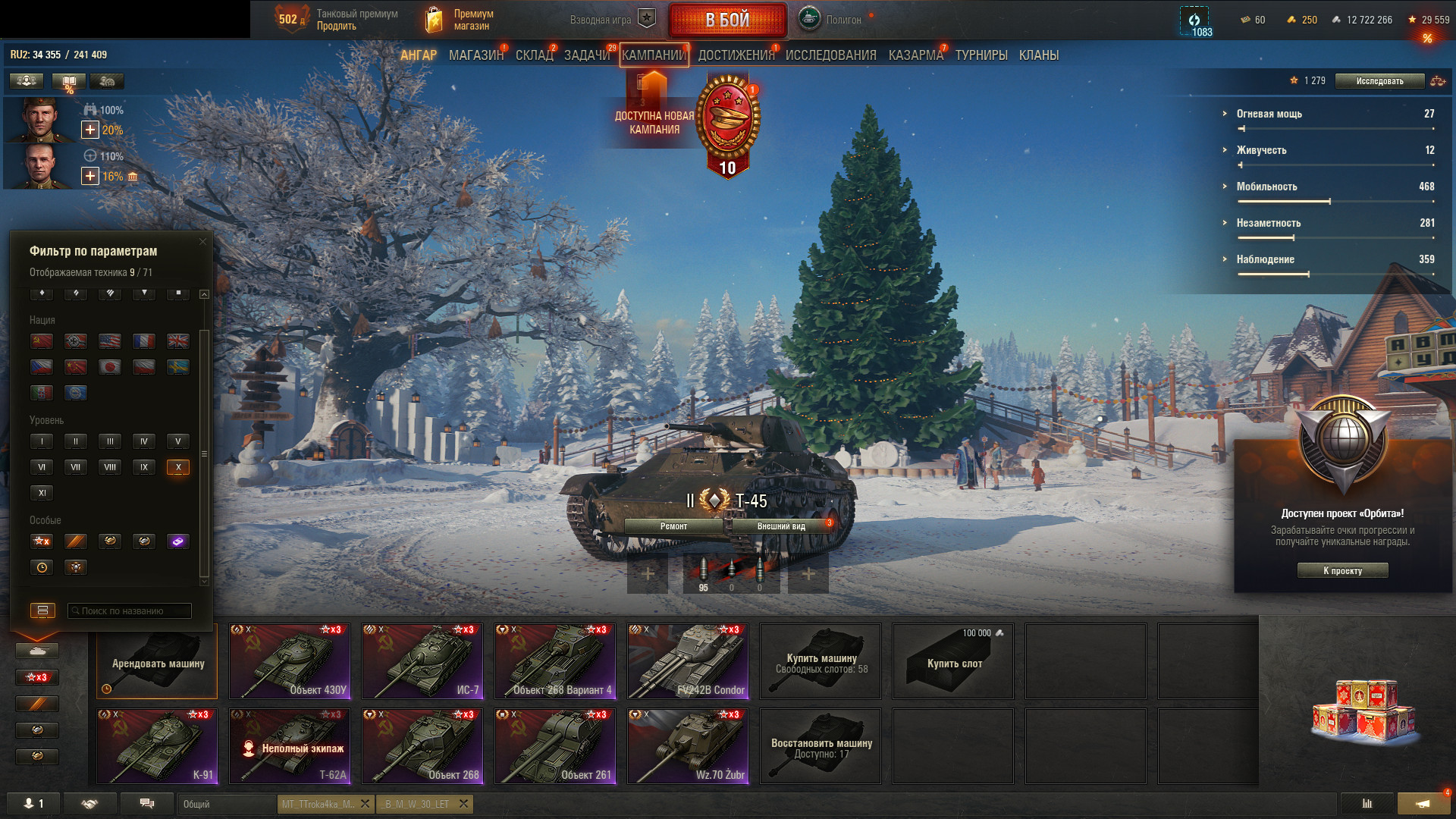This screenshot has width=1456, height=819.
Task: Click the Исследовать research button
Action: point(1379,81)
